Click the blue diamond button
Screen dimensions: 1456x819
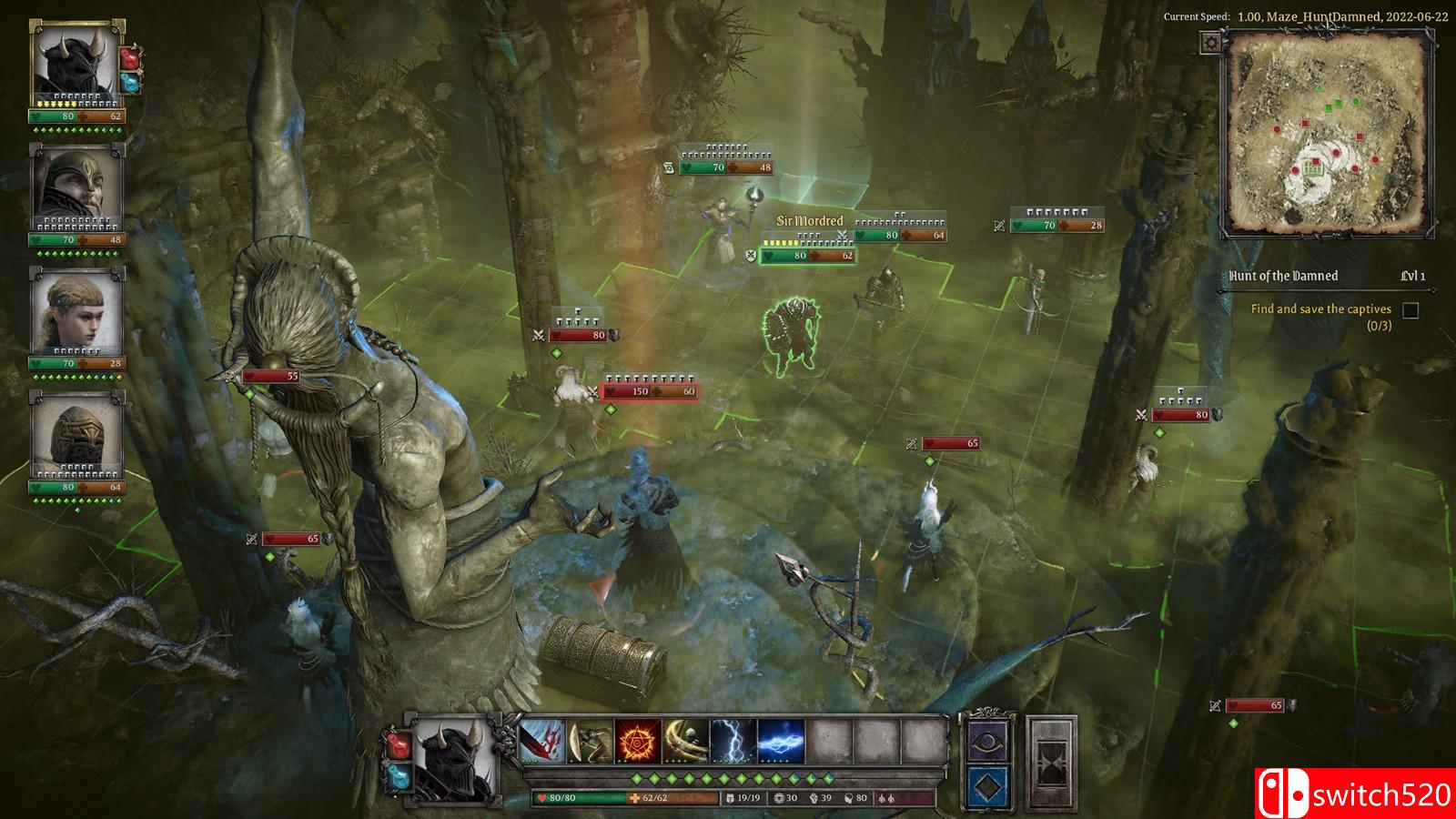pyautogui.click(x=987, y=787)
